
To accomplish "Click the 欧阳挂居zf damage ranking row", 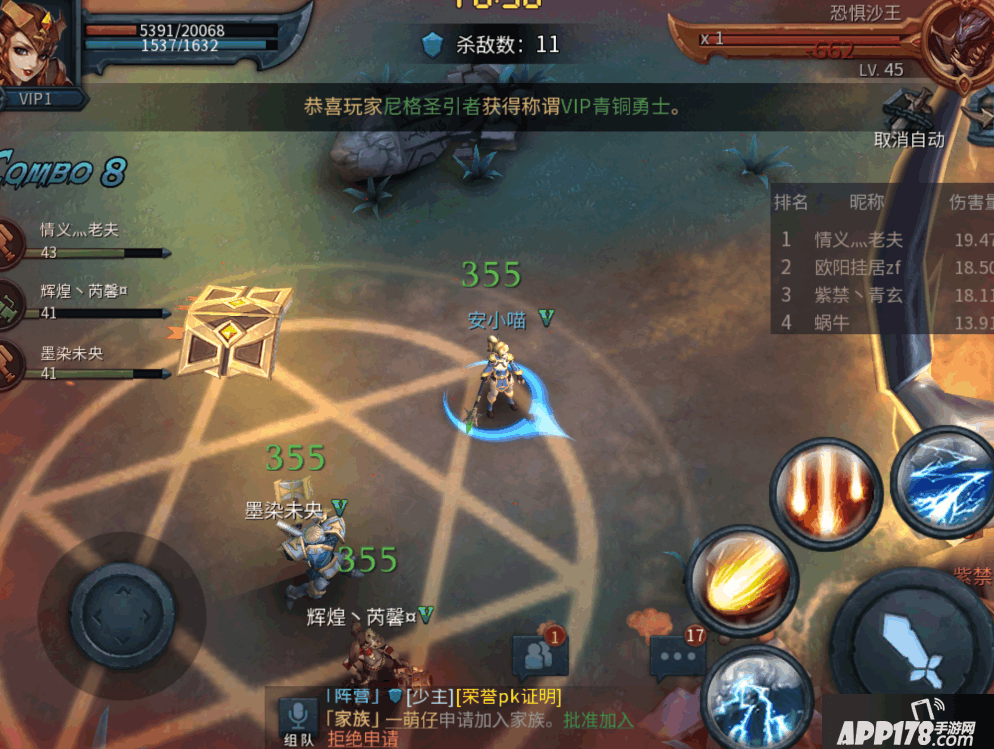I will (882, 267).
